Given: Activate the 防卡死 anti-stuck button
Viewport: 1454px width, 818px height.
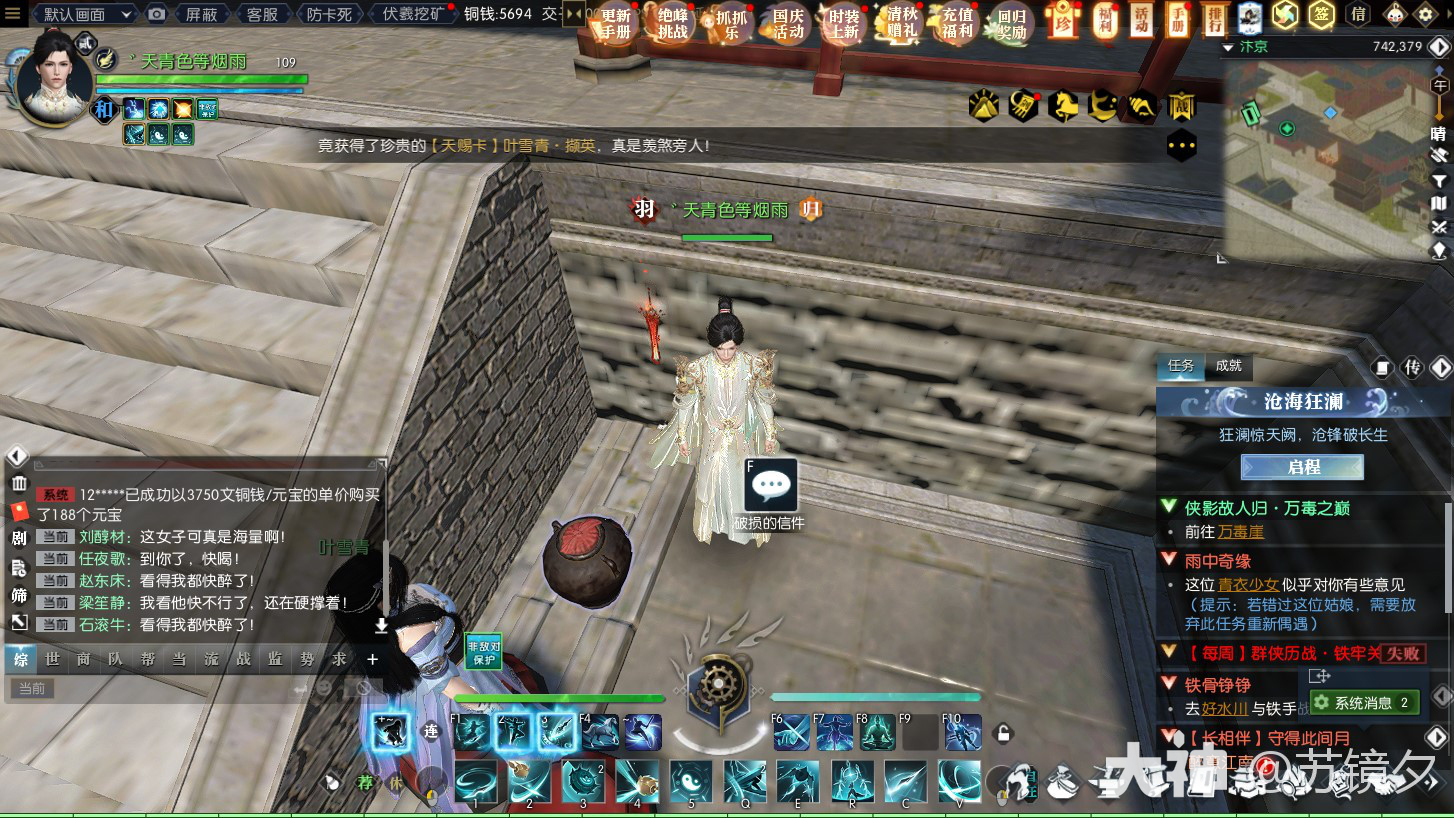Looking at the screenshot, I should tap(329, 14).
